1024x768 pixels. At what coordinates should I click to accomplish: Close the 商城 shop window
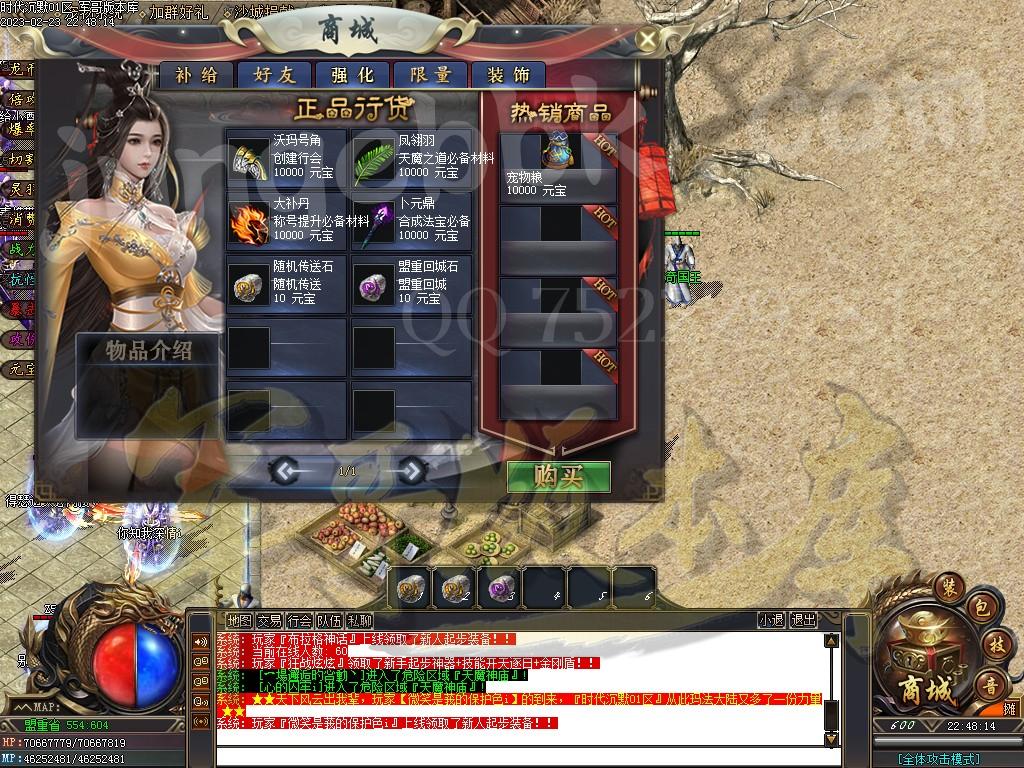648,40
